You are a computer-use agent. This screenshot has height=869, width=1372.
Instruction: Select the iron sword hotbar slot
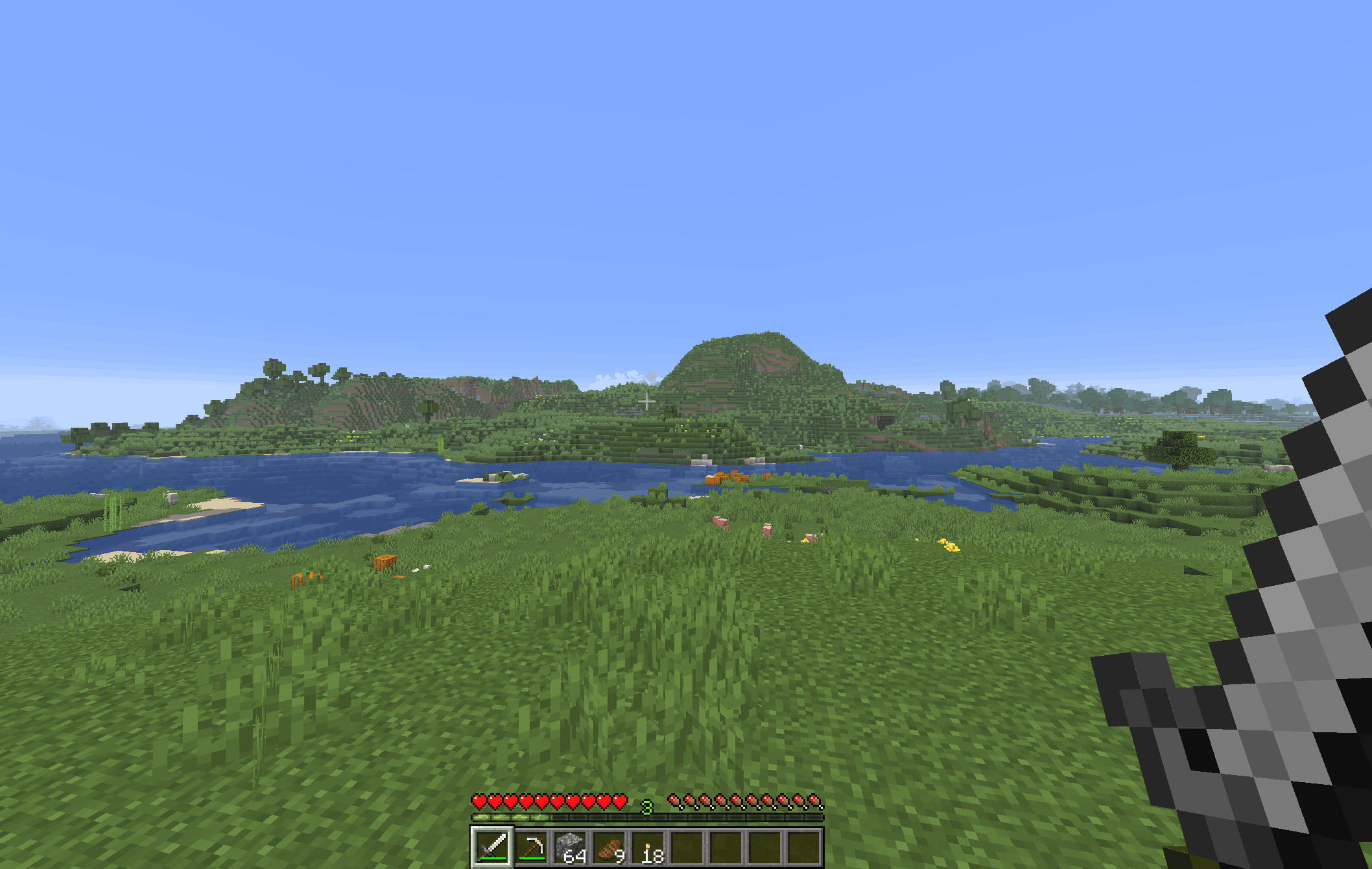[x=492, y=847]
